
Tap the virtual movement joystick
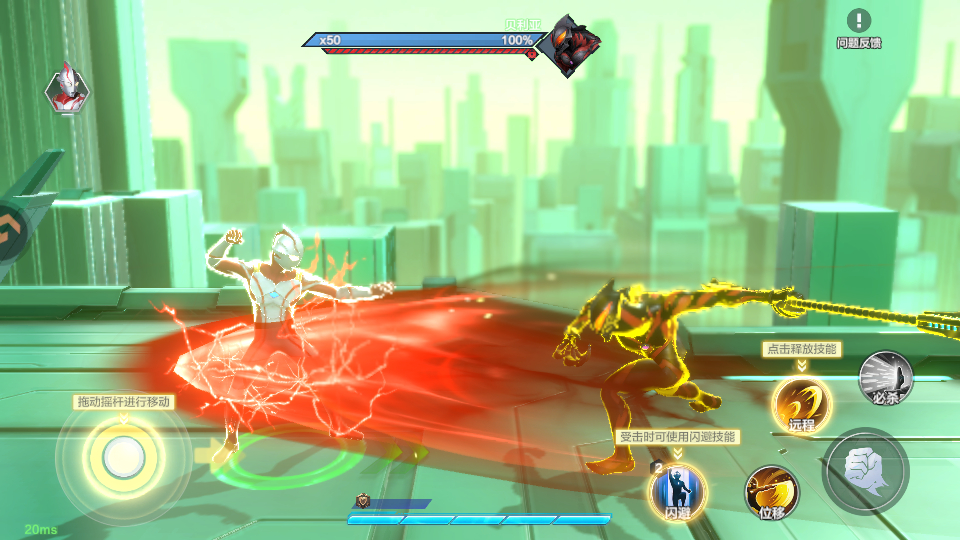pyautogui.click(x=122, y=456)
